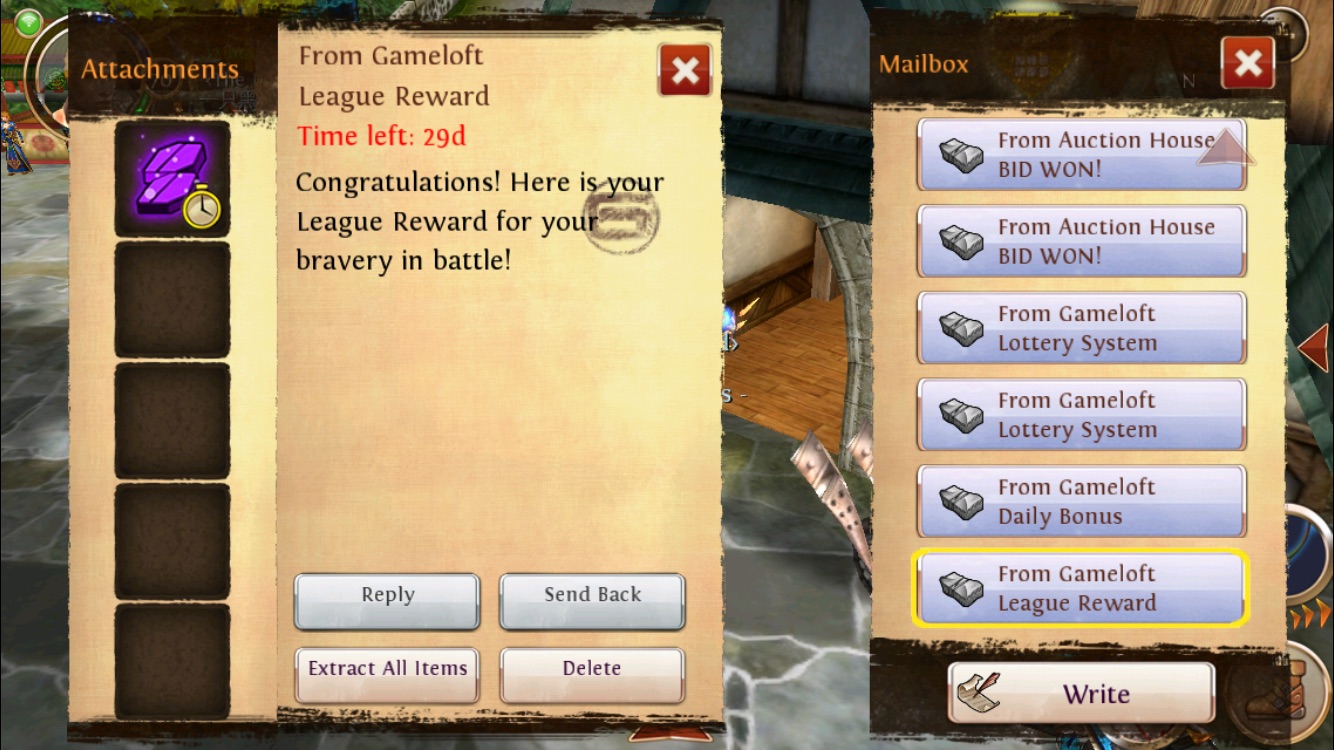Open the Daily Bonus mail
The width and height of the screenshot is (1334, 750).
pyautogui.click(x=1081, y=502)
